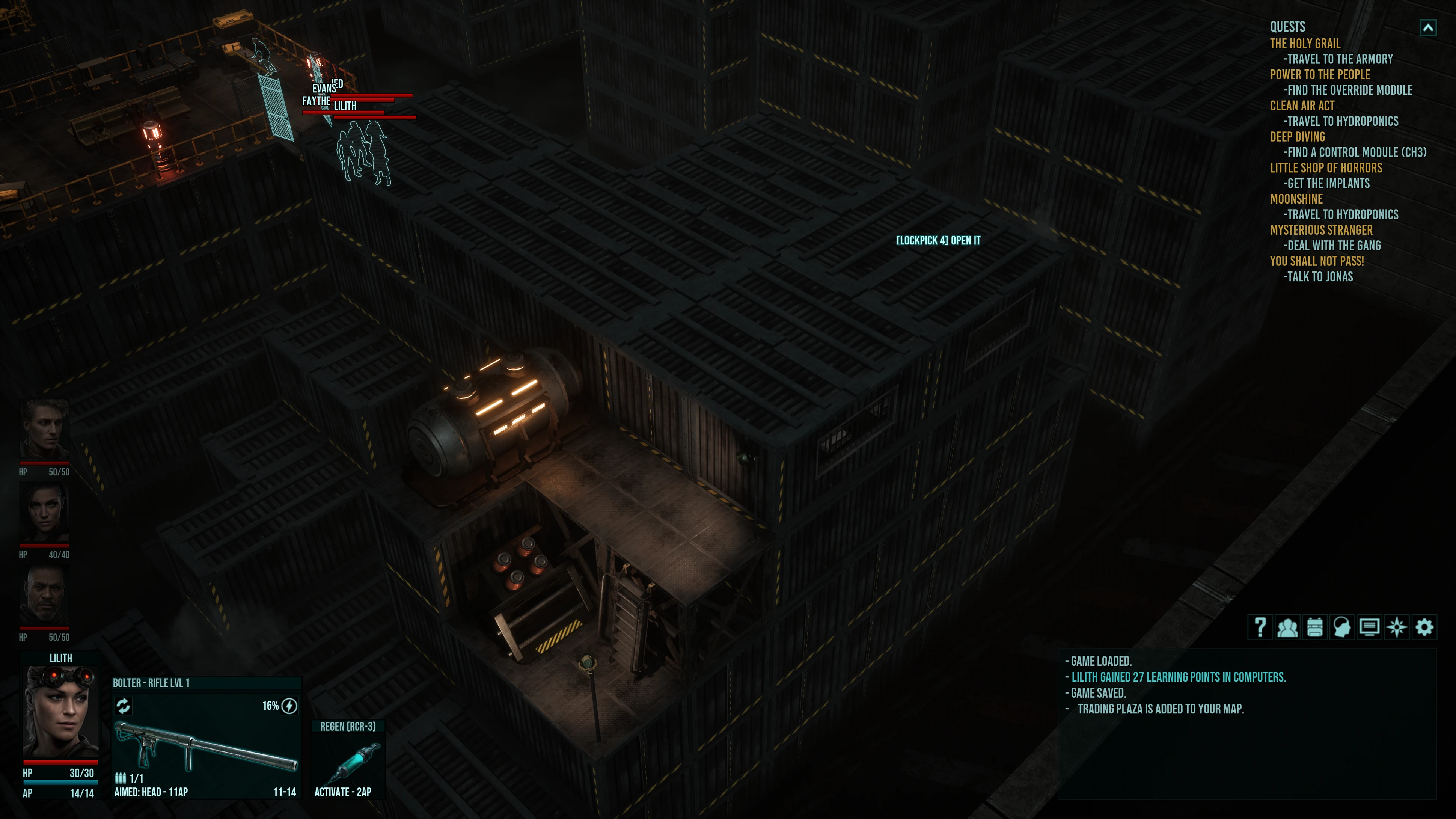
Task: Open the computer monitor journal icon
Action: tap(1370, 627)
